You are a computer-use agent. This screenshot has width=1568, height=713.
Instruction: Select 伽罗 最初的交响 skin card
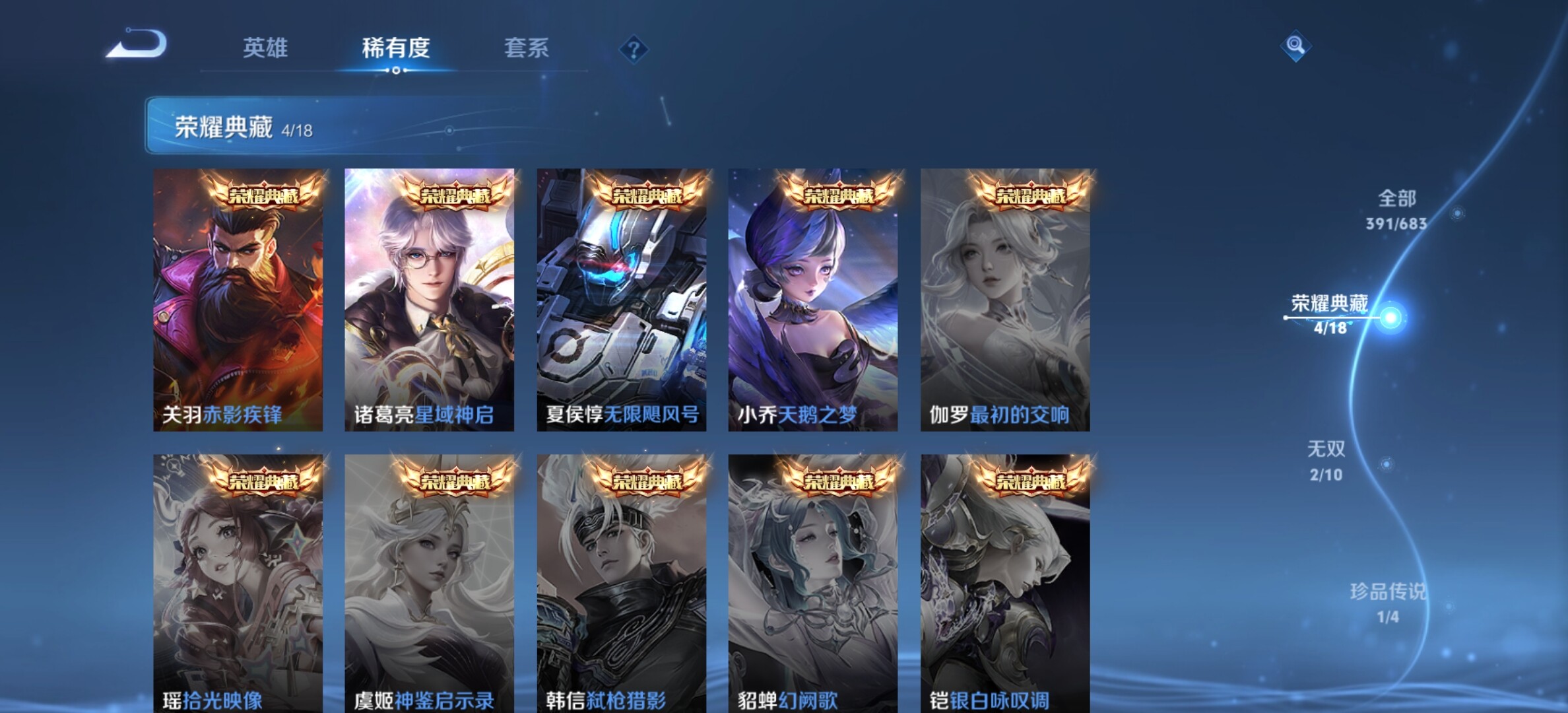coord(1004,300)
